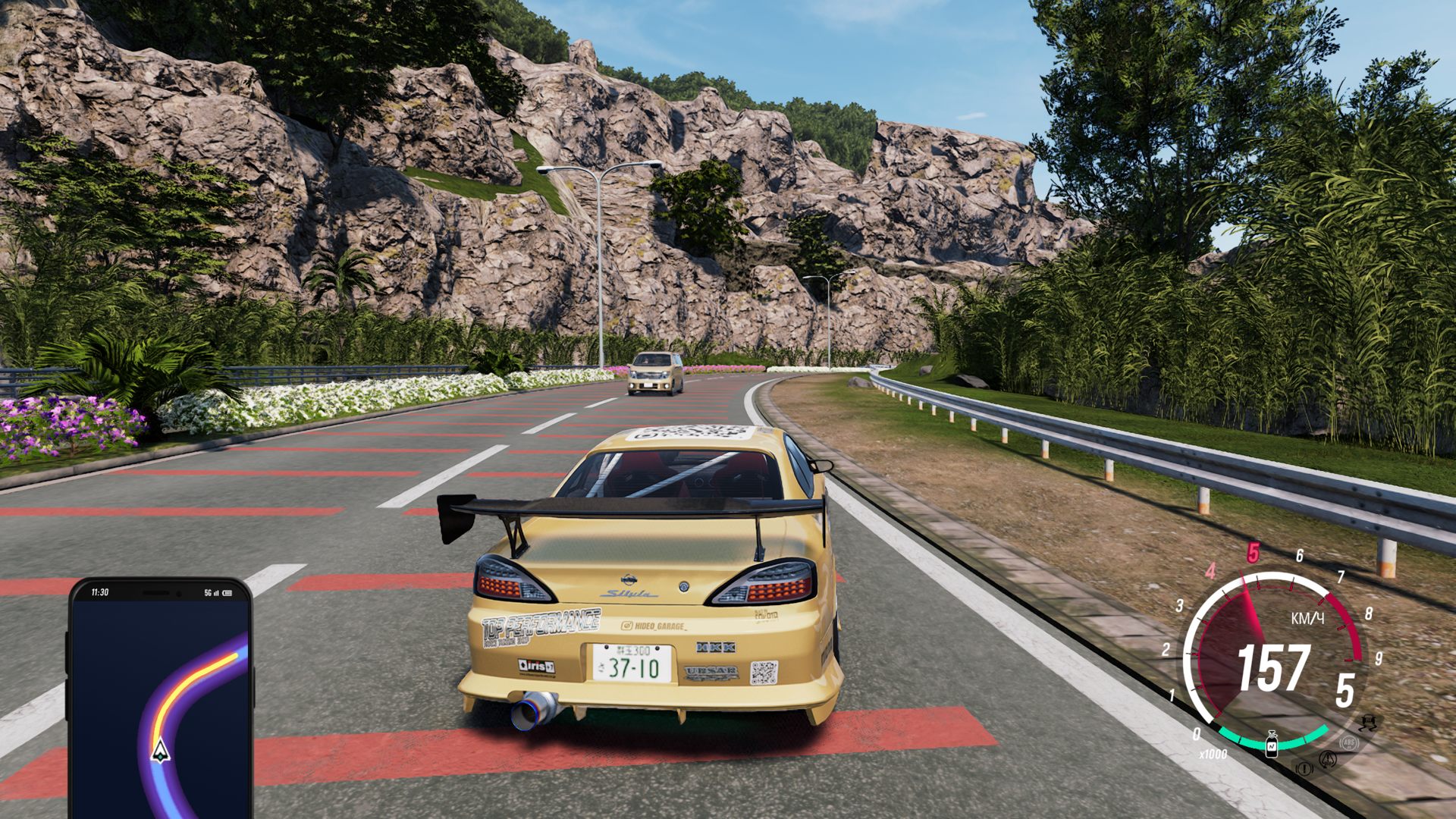
Task: Click the QR code sticker on the bumper
Action: [765, 671]
